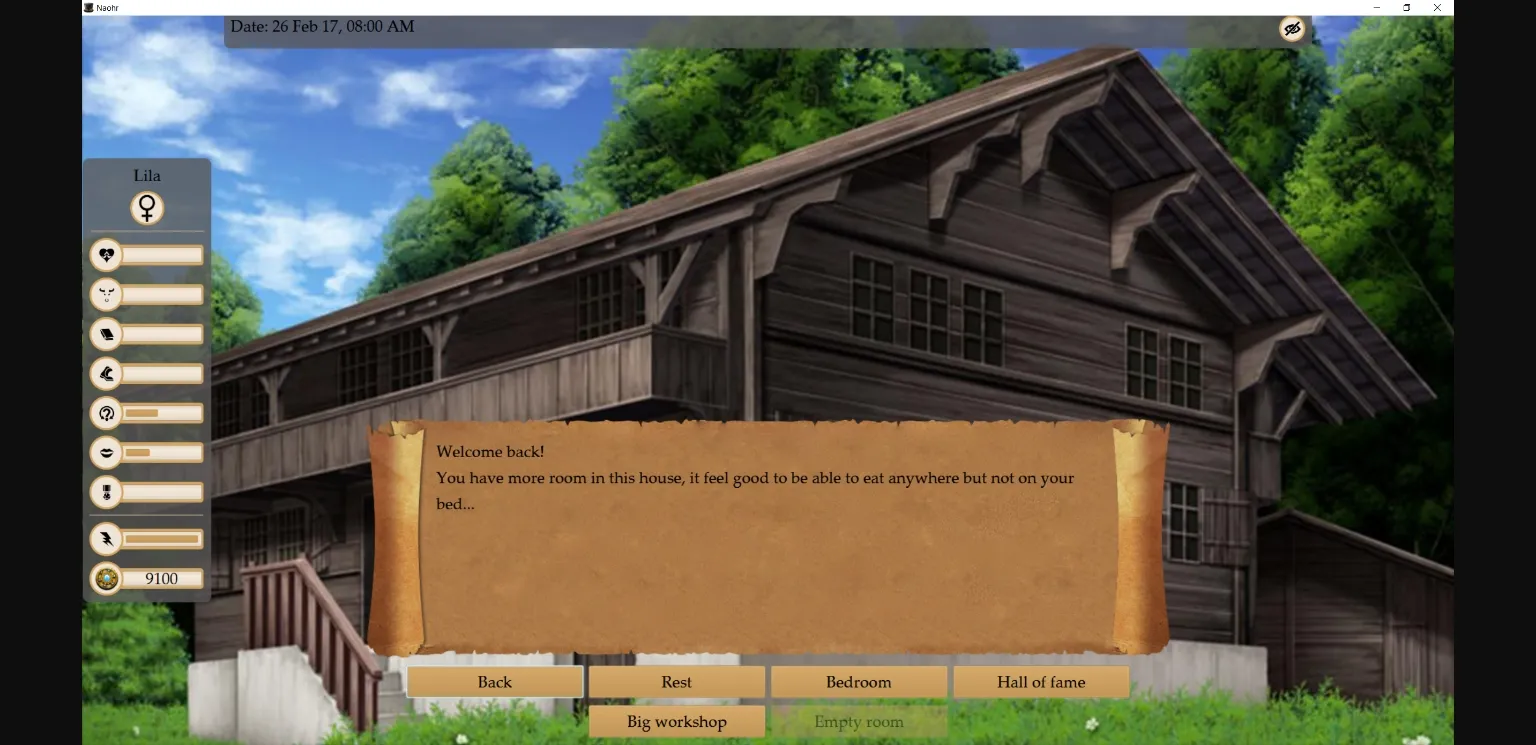Click the lips charm stat icon
This screenshot has height=745, width=1536.
(x=106, y=452)
